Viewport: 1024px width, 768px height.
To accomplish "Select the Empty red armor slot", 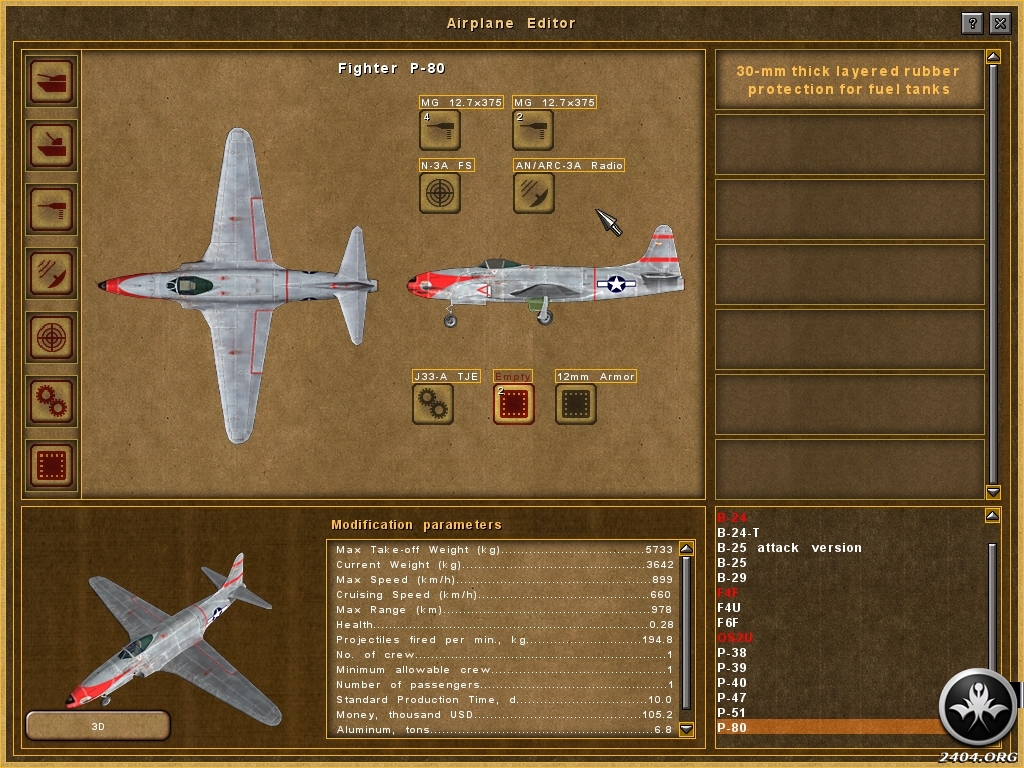I will tap(513, 403).
